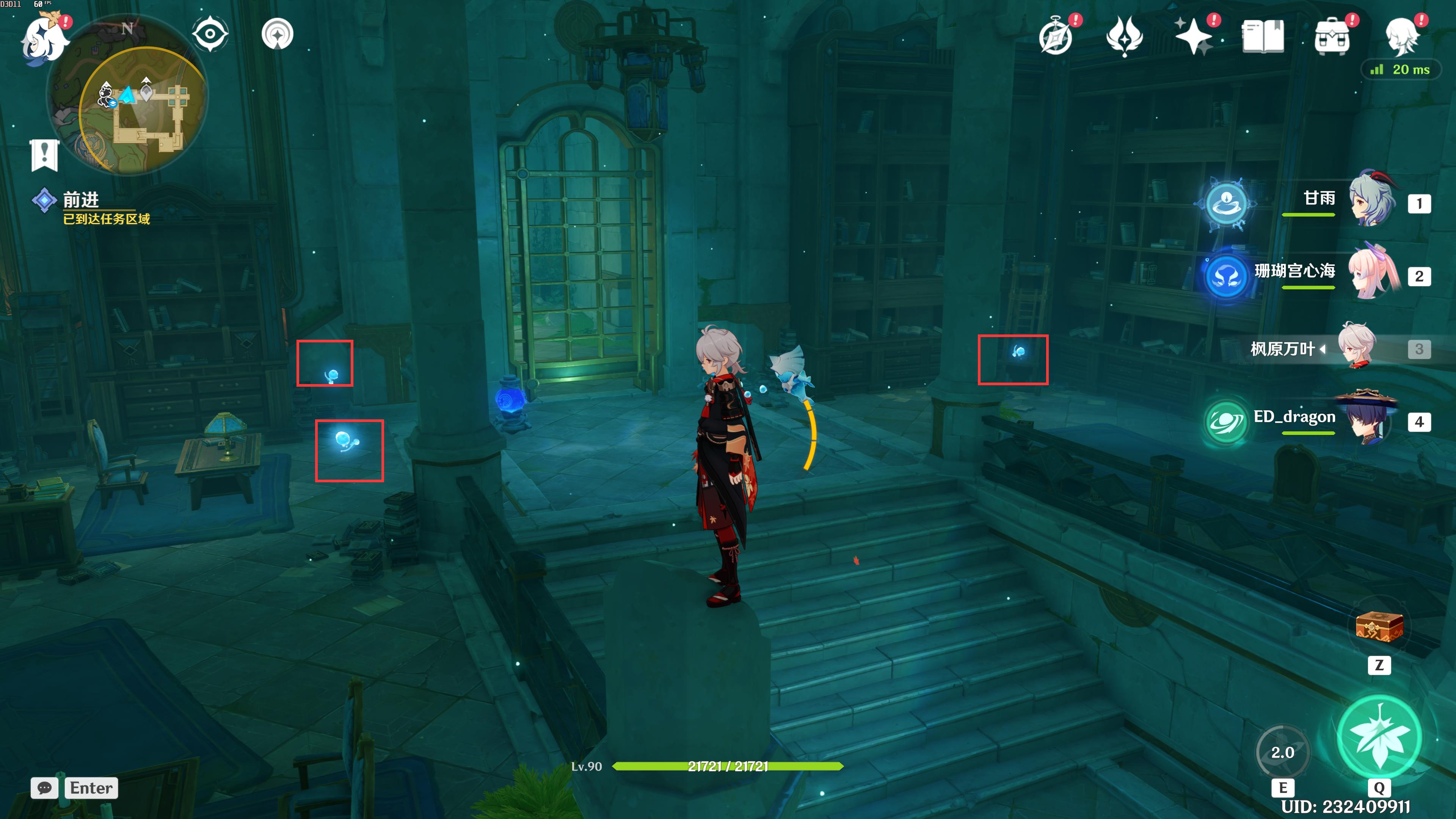Open the Wish star icon
Screen dimensions: 1456x819
(1194, 37)
